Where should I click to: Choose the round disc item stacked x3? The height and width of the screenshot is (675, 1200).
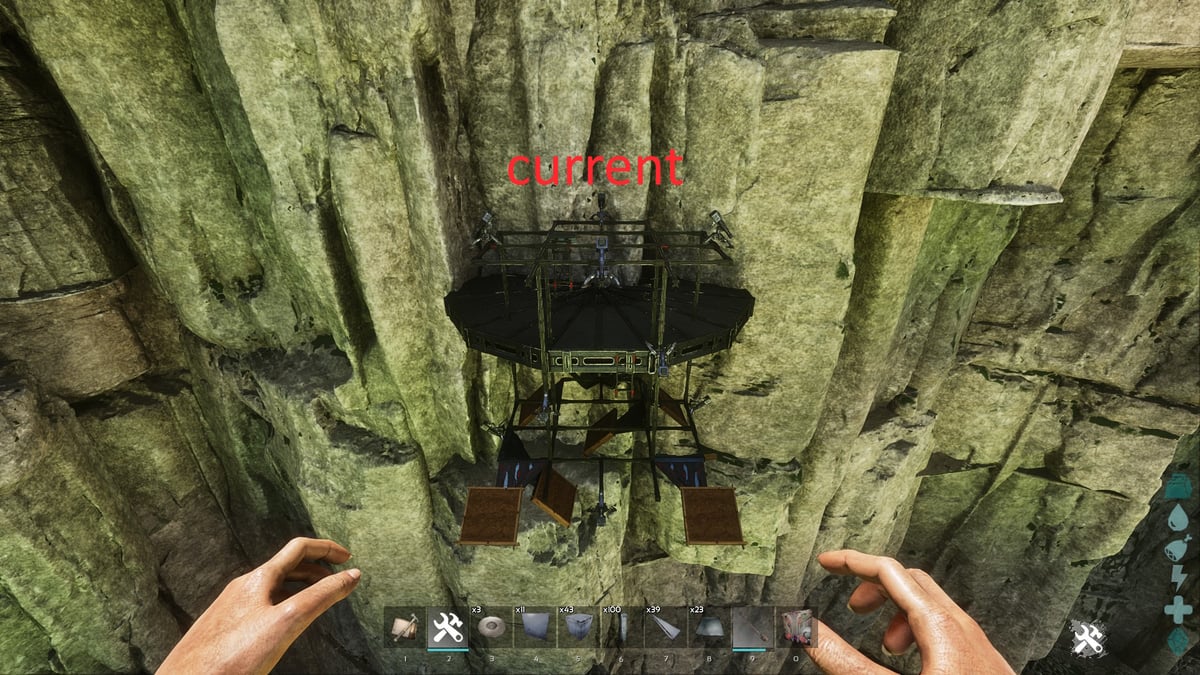pos(491,628)
